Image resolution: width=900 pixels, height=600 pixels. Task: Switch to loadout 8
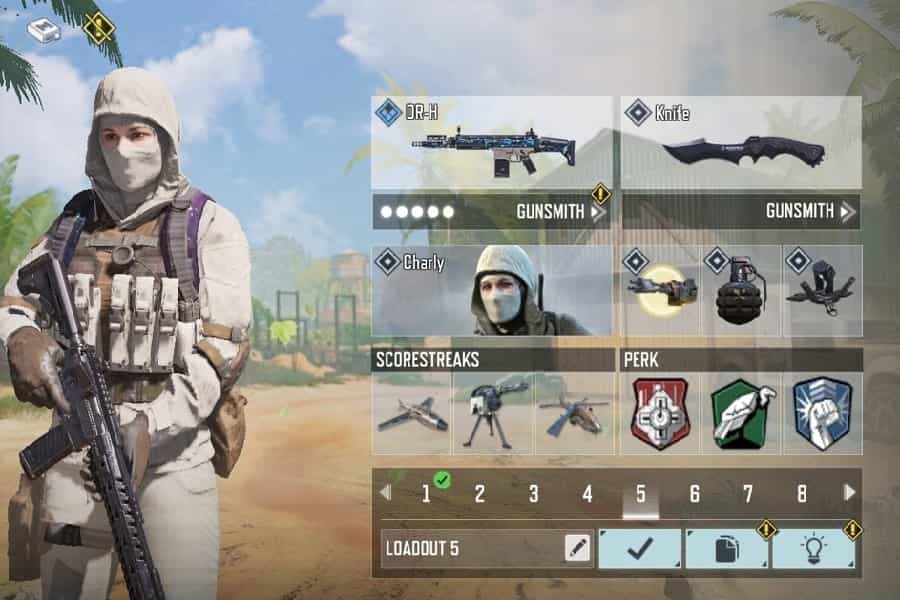[x=802, y=493]
